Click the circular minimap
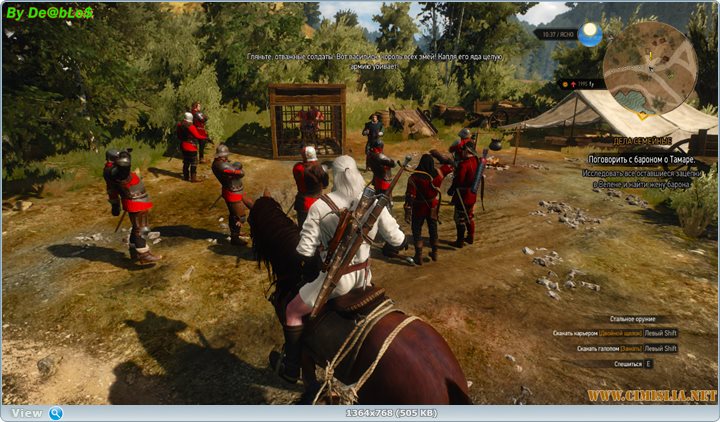 (650, 68)
